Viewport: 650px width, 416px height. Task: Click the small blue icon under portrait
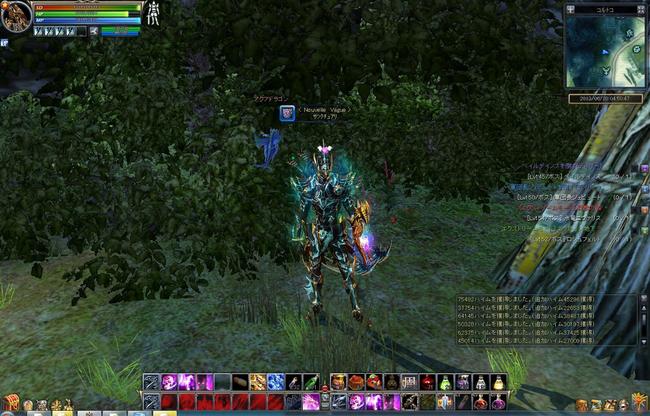[4, 43]
